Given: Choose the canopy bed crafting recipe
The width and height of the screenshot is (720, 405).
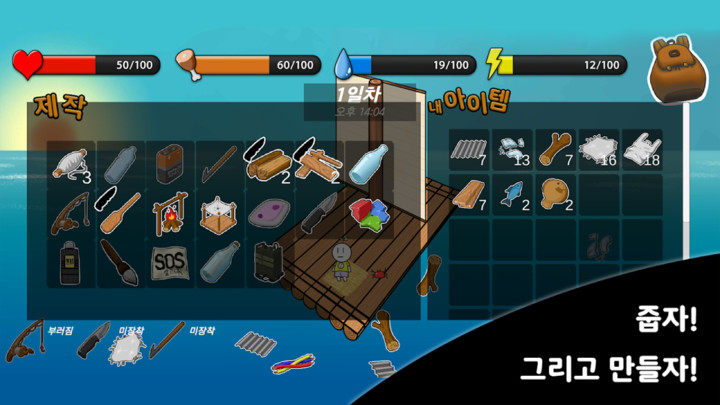Looking at the screenshot, I should (220, 213).
